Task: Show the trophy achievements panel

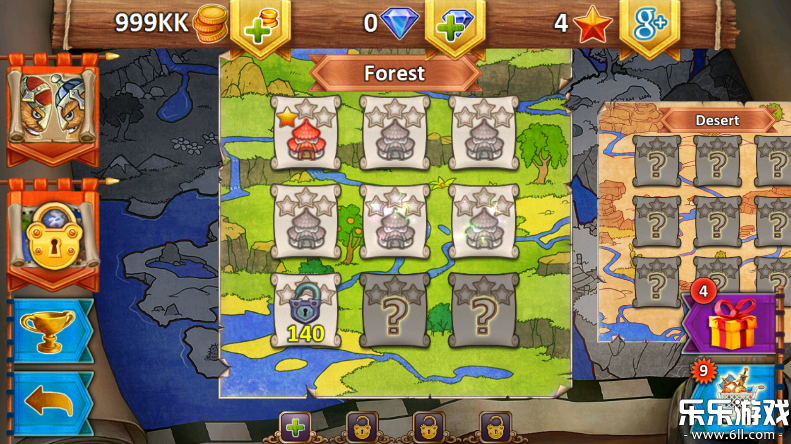Action: [51, 332]
